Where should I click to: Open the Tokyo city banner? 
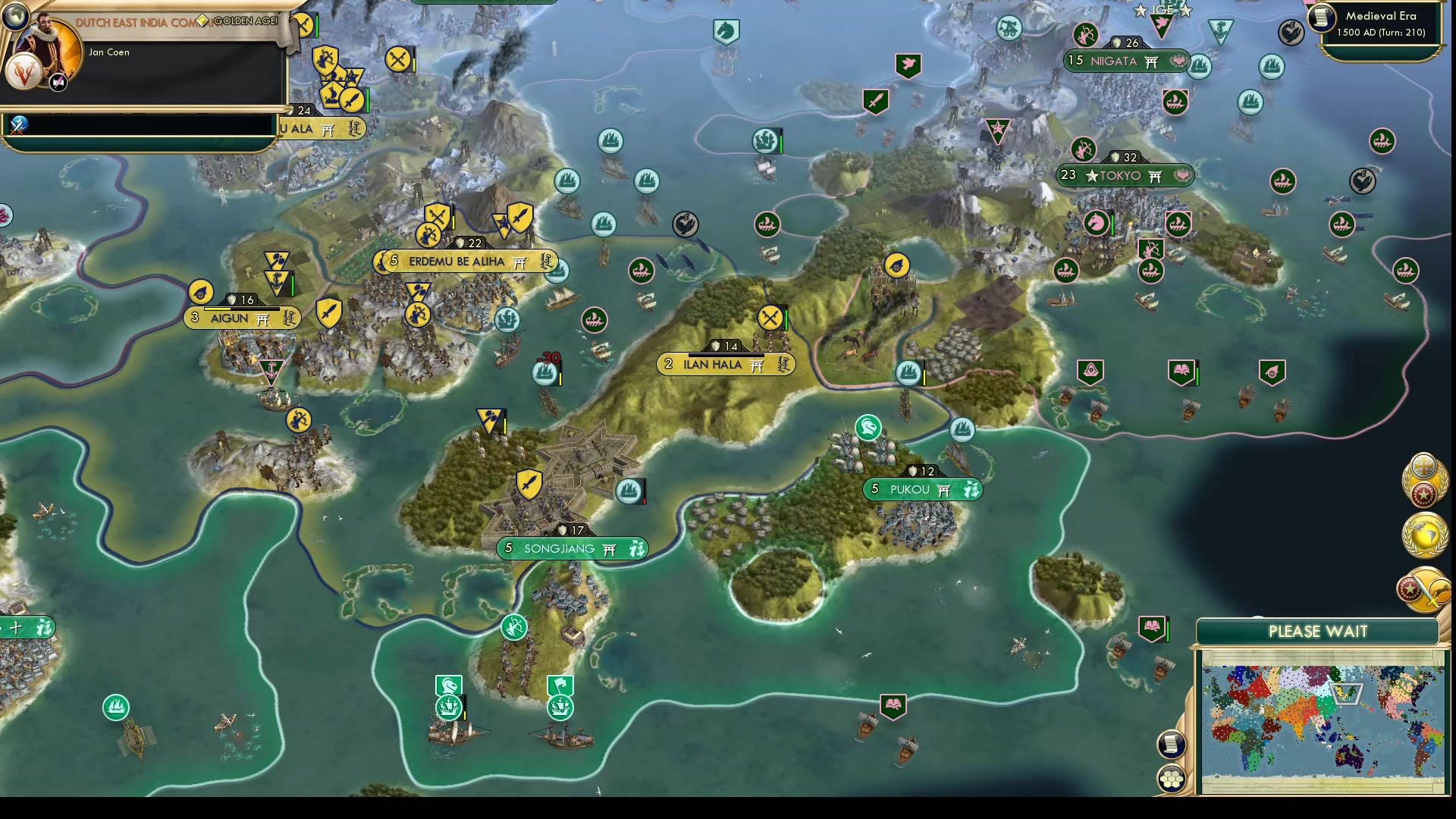1125,175
